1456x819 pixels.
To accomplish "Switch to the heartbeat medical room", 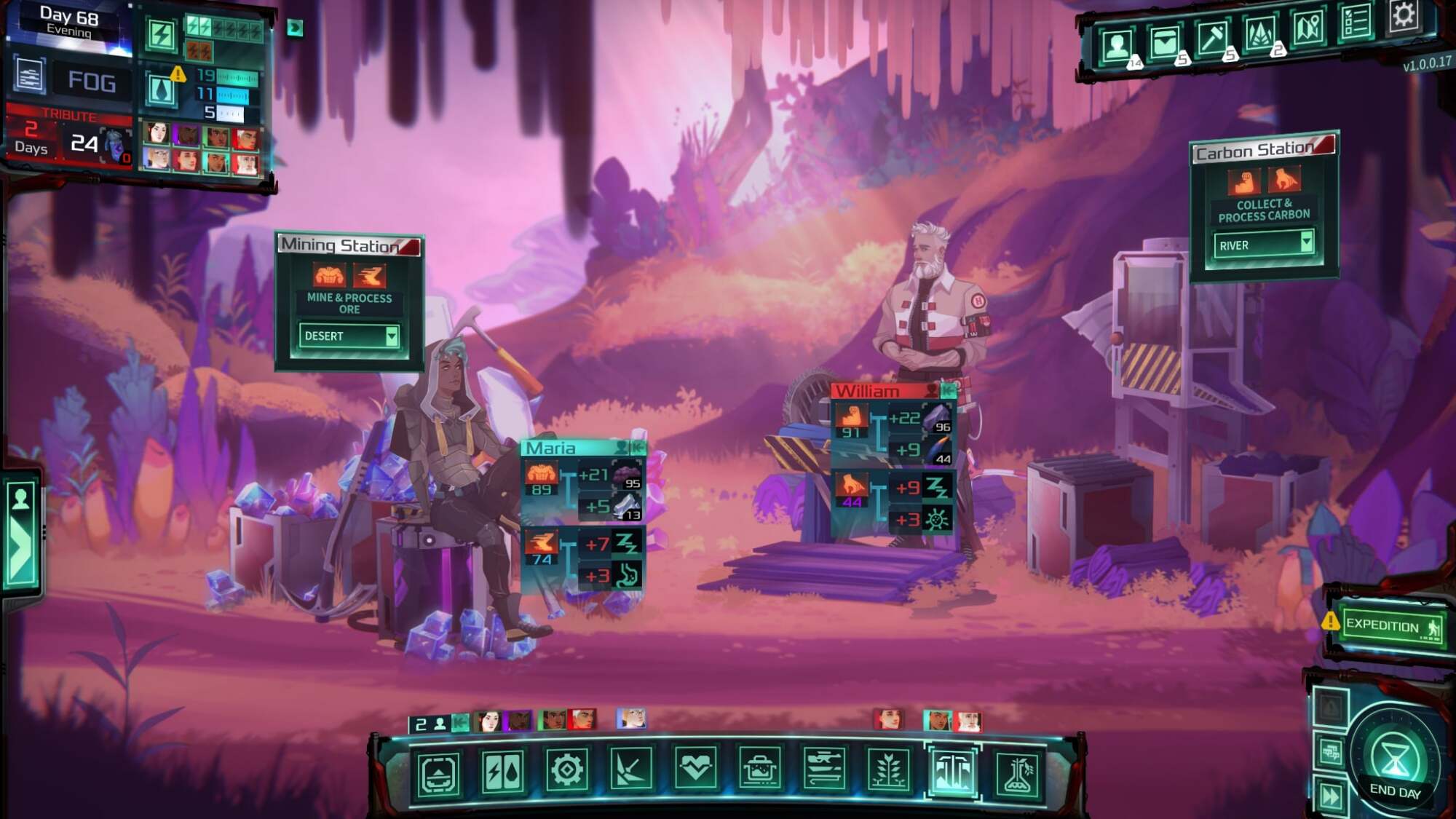I will click(695, 769).
